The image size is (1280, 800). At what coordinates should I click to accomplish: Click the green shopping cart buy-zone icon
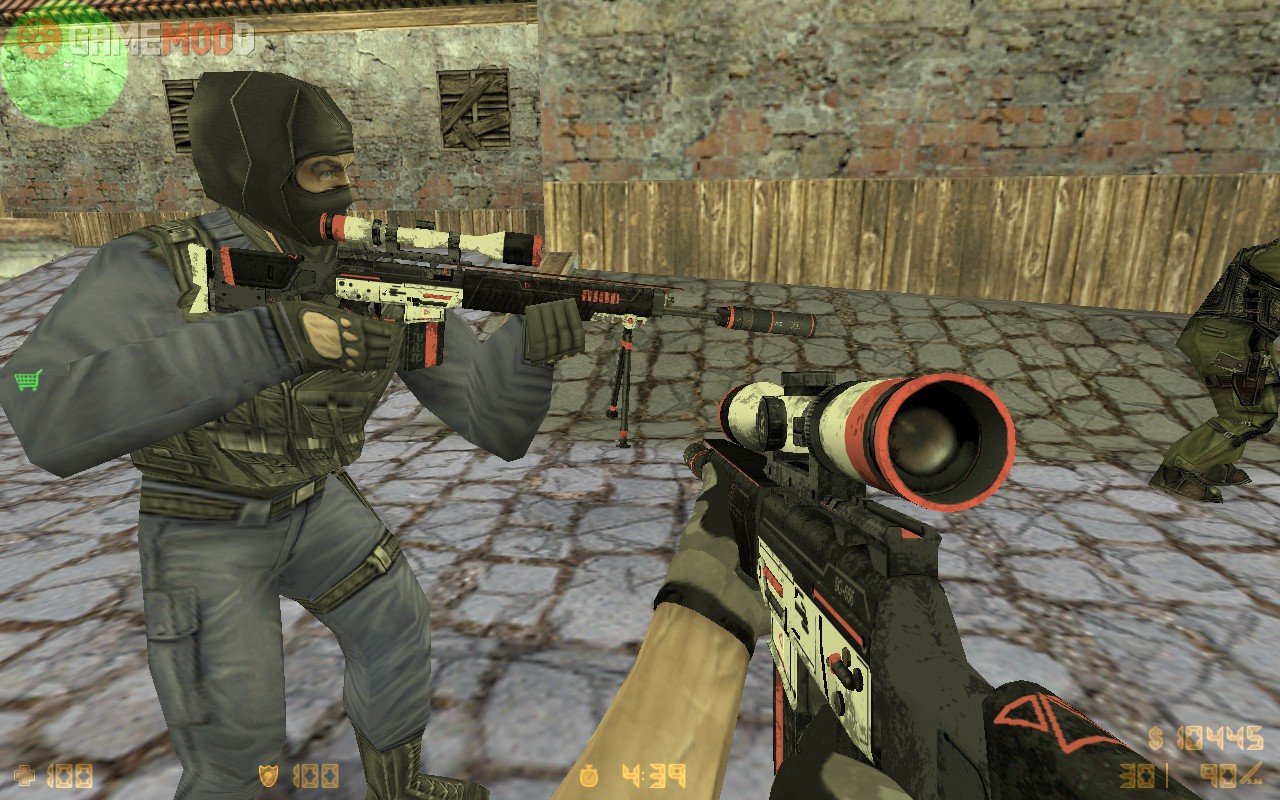pos(28,379)
